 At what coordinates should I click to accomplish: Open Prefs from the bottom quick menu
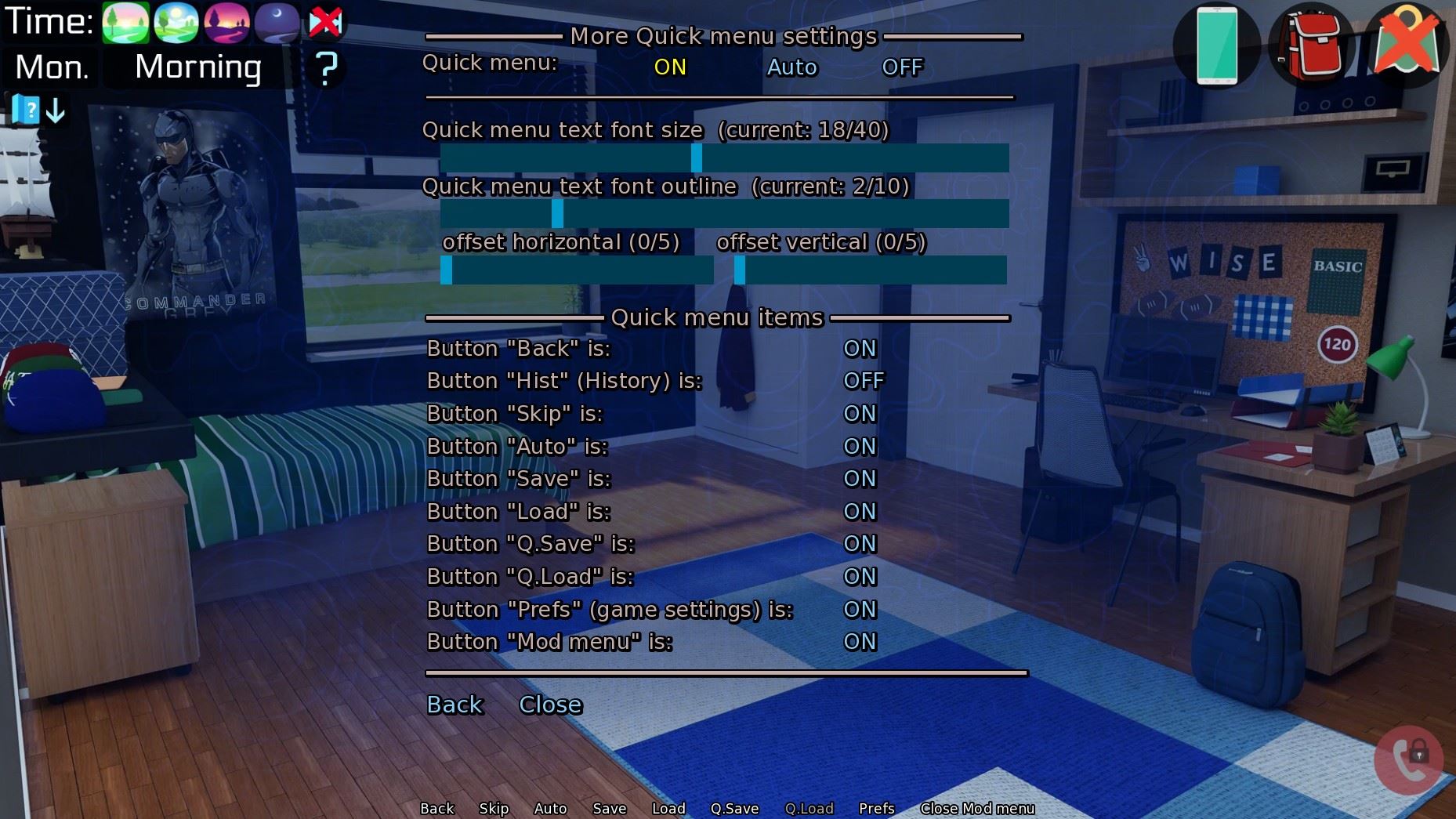pos(875,808)
